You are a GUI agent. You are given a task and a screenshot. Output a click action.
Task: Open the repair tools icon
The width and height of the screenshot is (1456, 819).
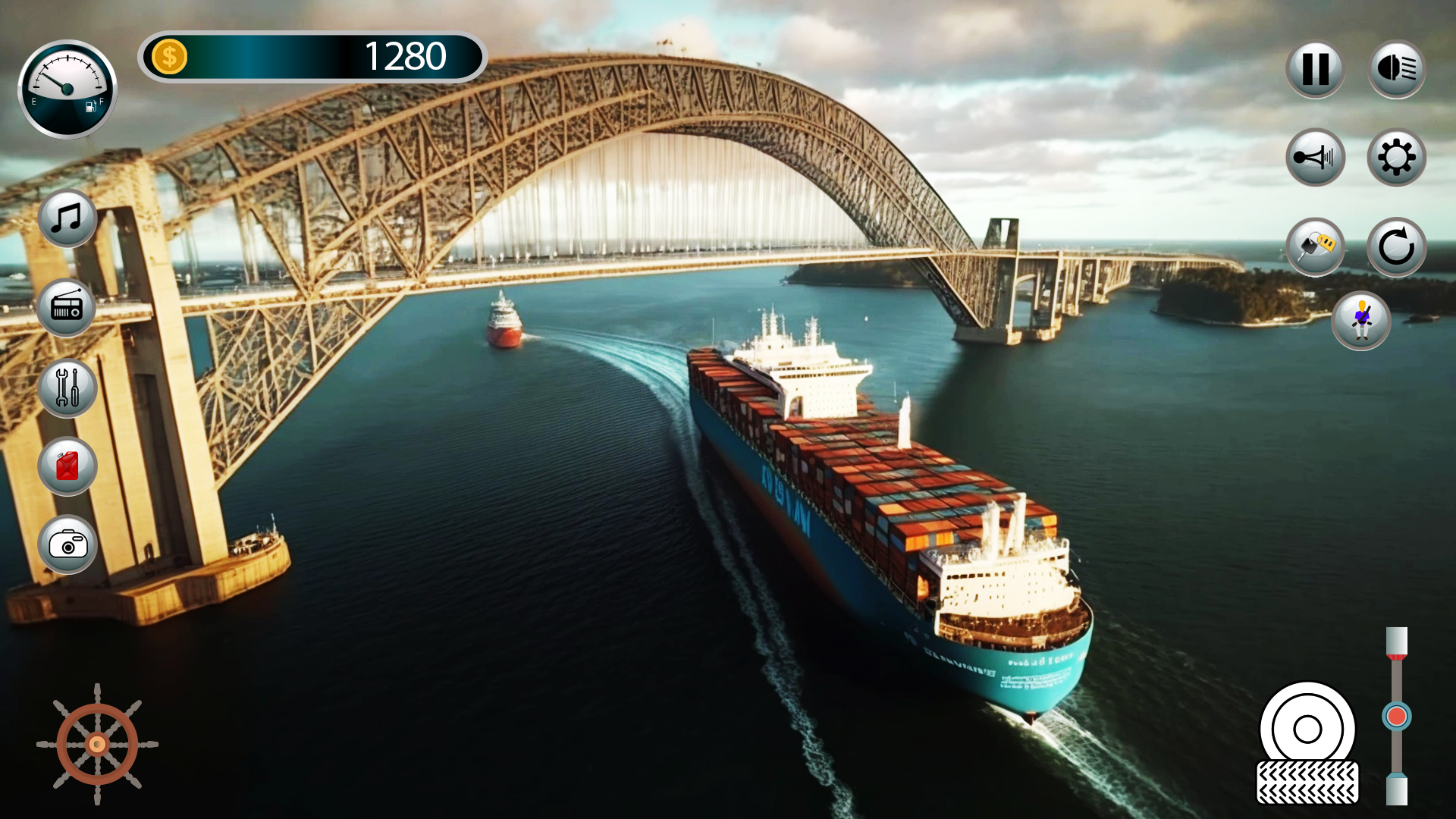pyautogui.click(x=67, y=390)
